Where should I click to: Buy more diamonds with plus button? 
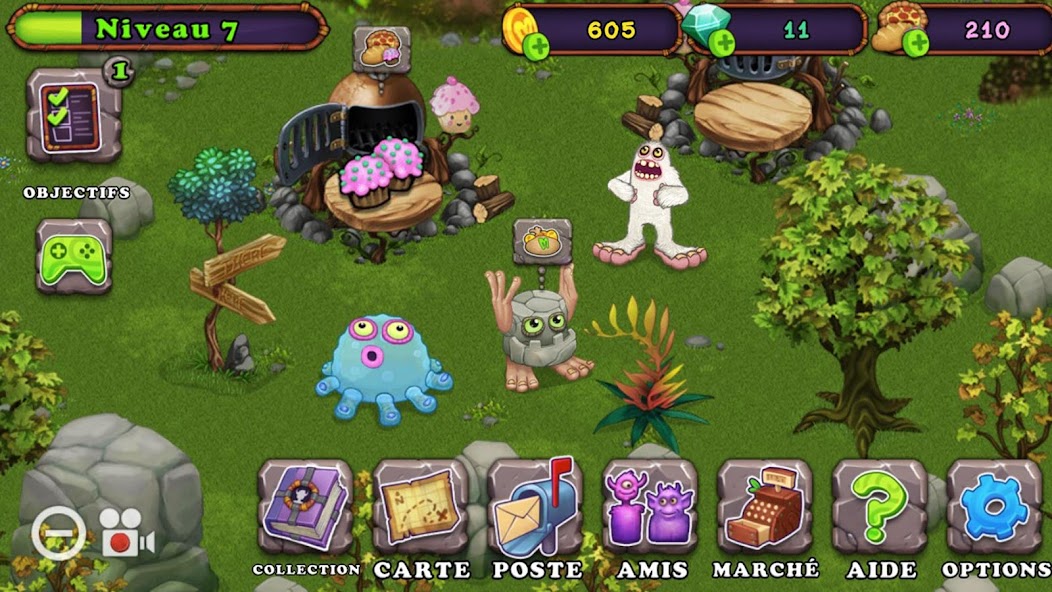[x=720, y=43]
